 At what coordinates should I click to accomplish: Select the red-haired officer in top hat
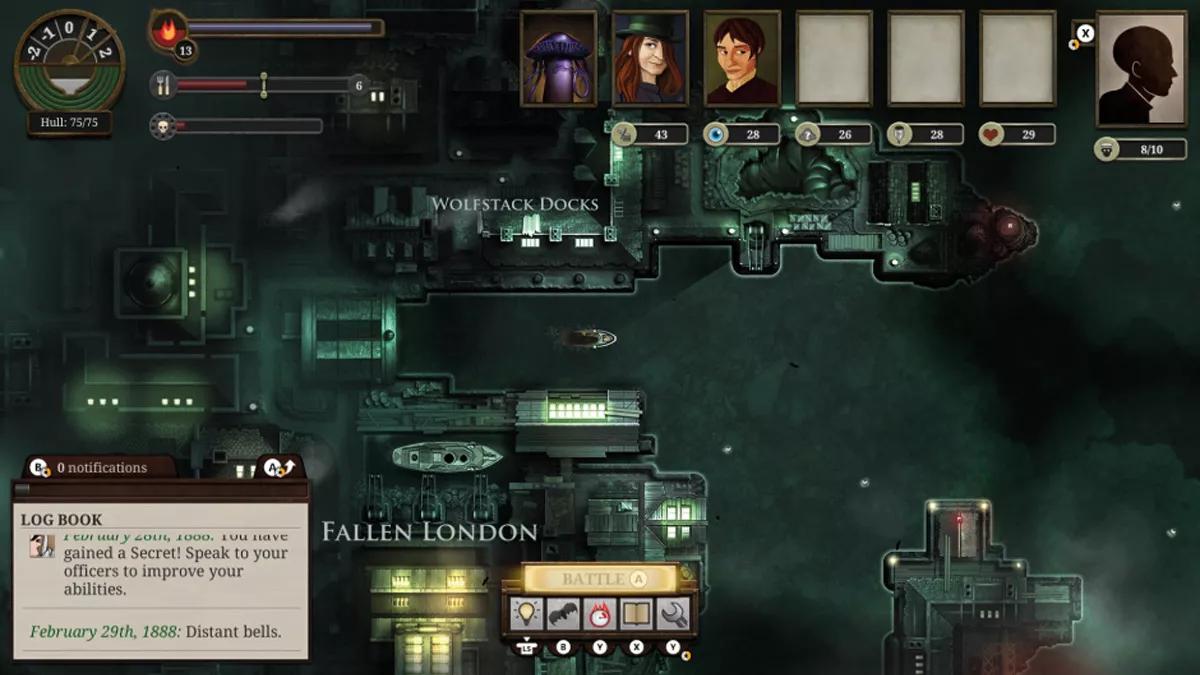point(650,58)
